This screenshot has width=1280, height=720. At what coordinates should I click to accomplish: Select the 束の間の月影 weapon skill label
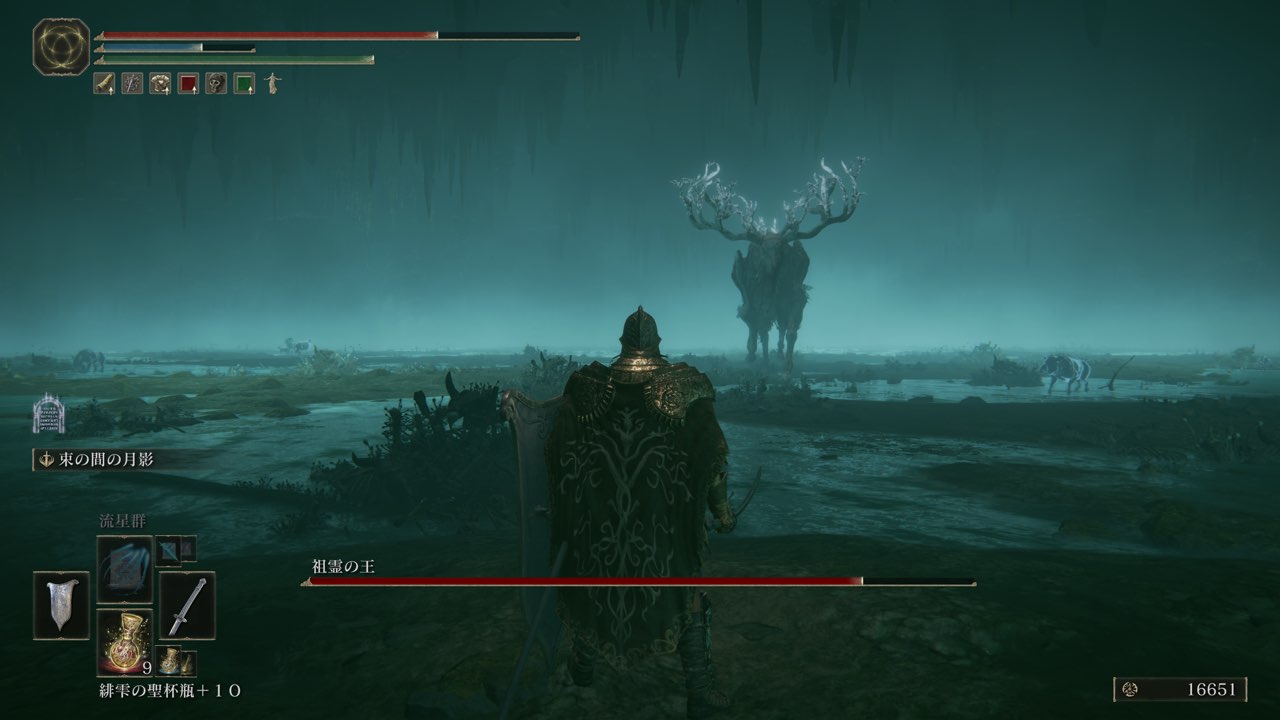(x=96, y=459)
